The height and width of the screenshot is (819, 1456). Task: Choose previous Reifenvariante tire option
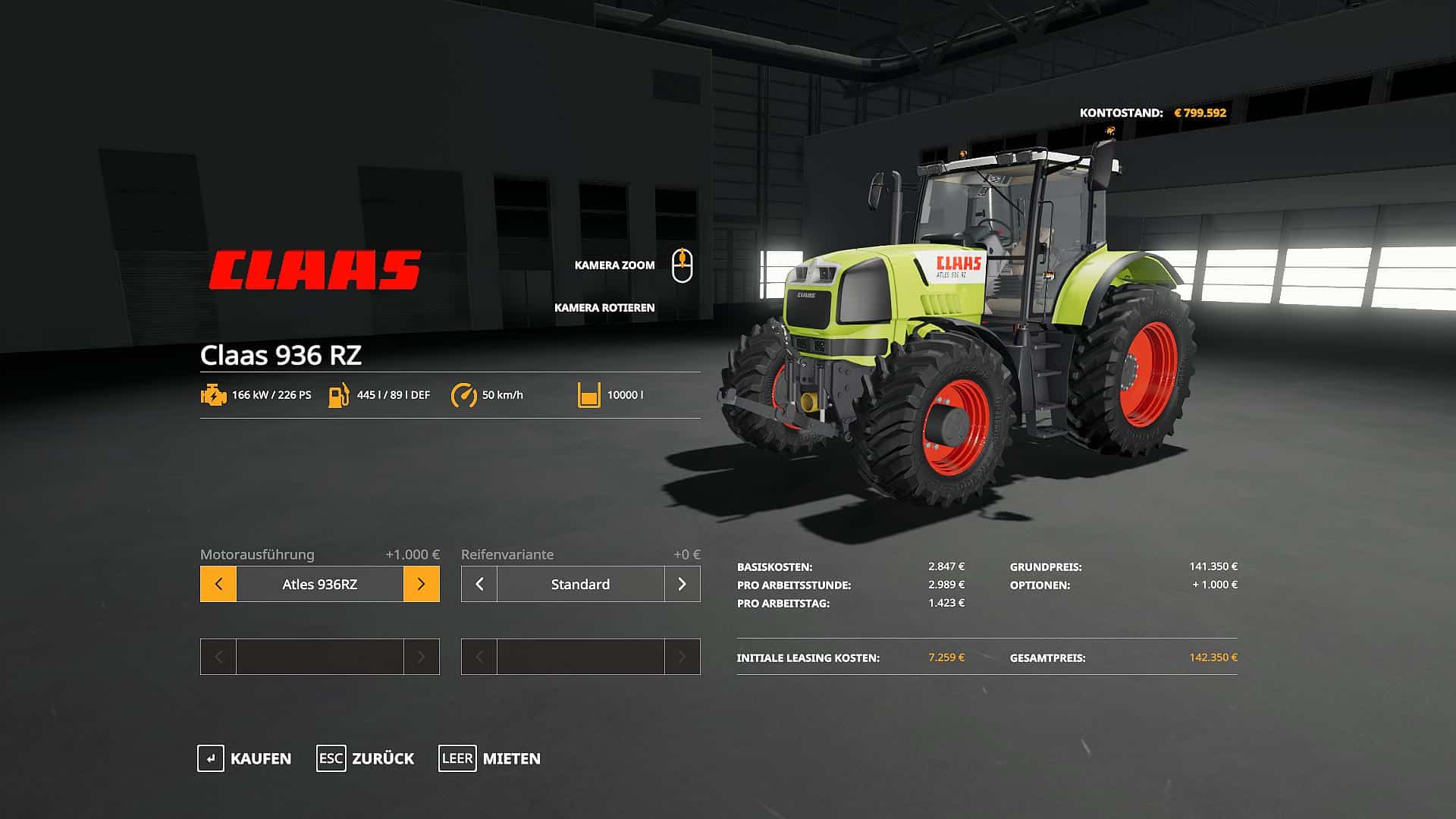coord(479,584)
